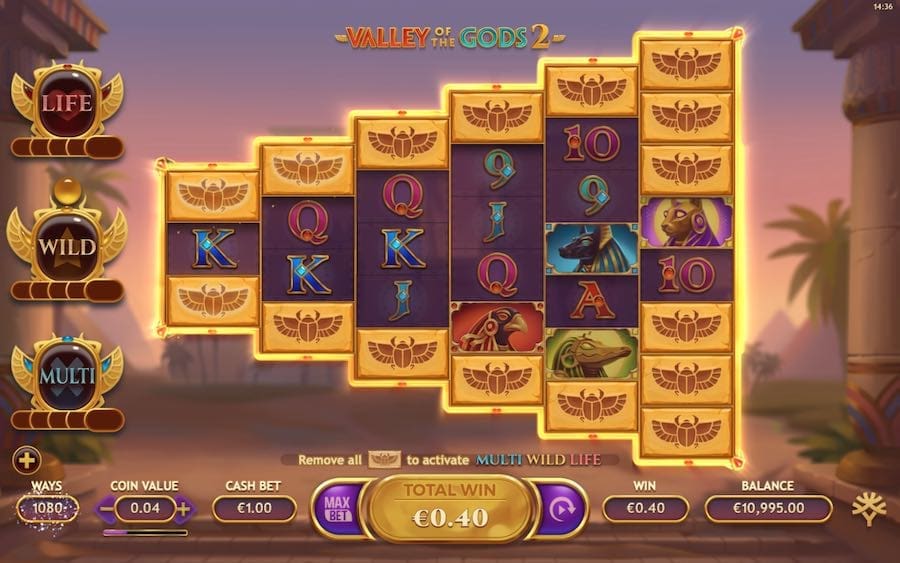Select the Multi feature medallion

66,375
